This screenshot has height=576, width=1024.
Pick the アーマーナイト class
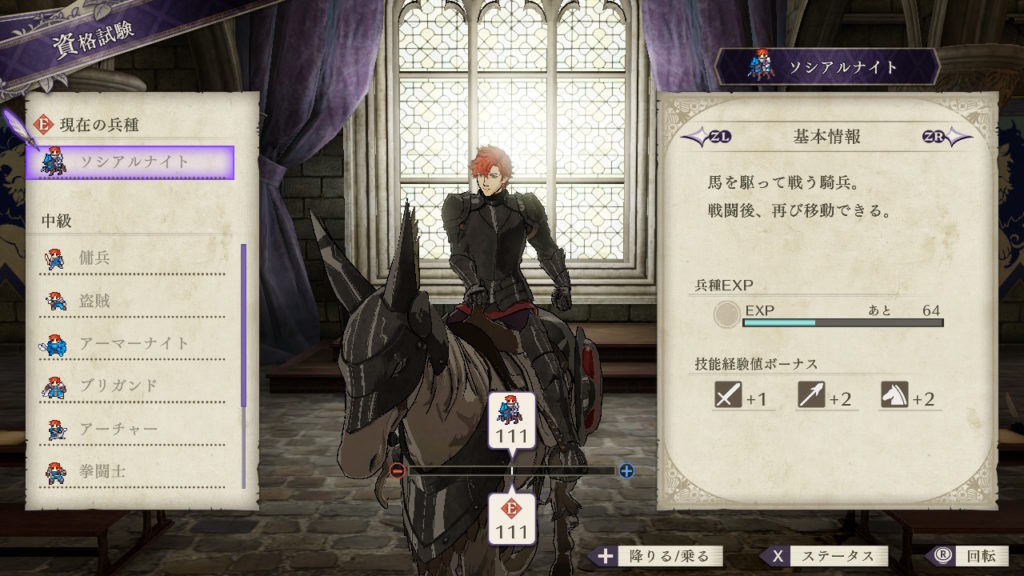(x=135, y=343)
